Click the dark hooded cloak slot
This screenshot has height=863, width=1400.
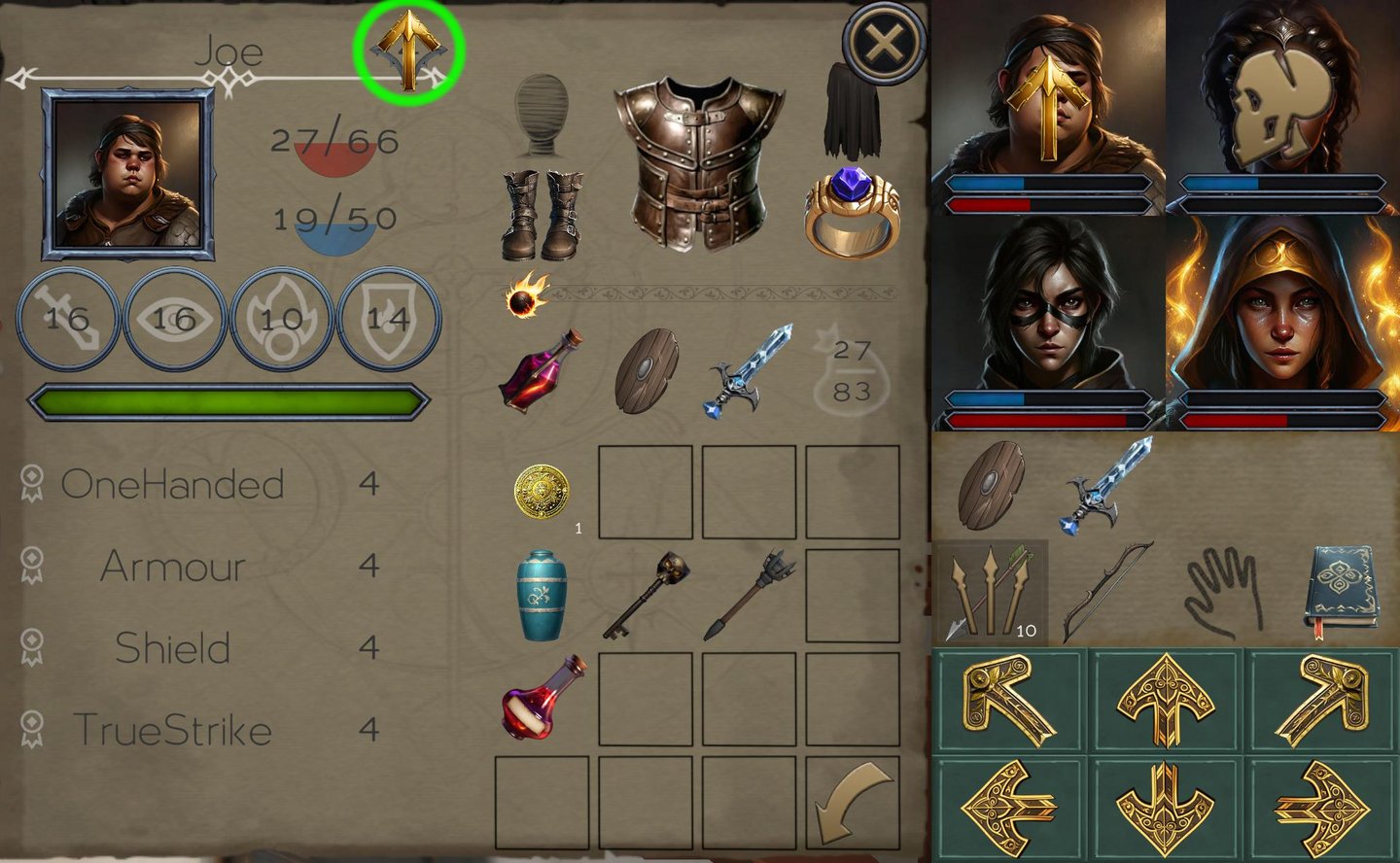coord(852,110)
